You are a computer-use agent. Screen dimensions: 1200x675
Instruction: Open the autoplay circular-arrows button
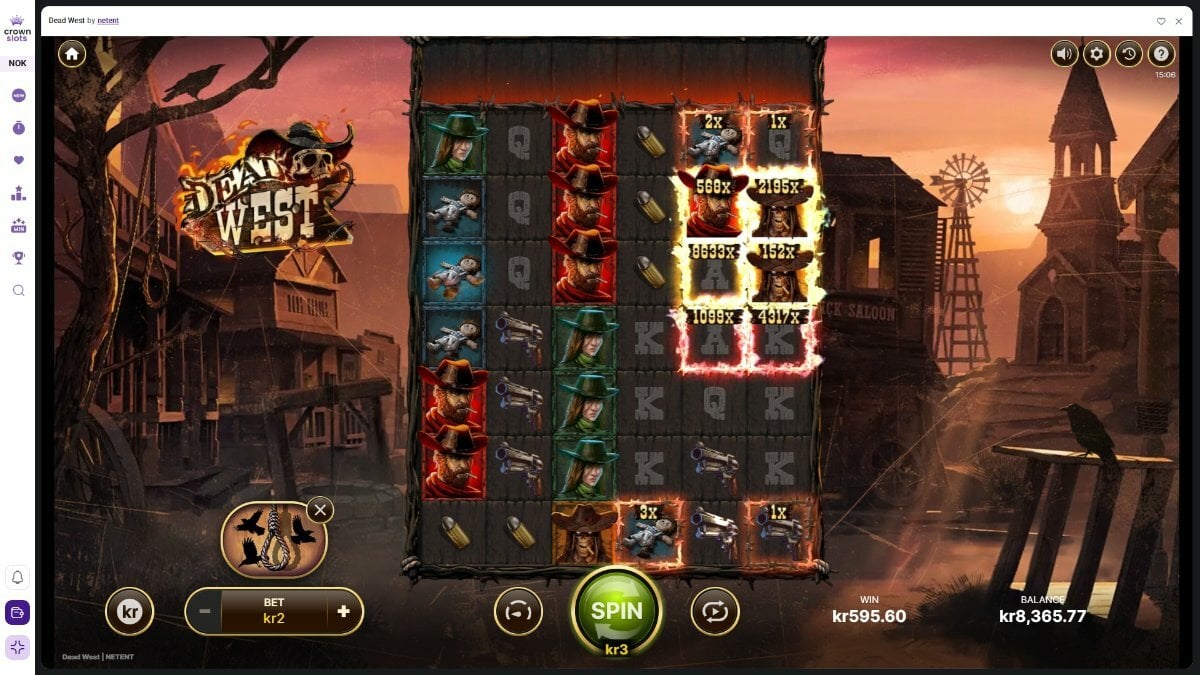(x=714, y=611)
